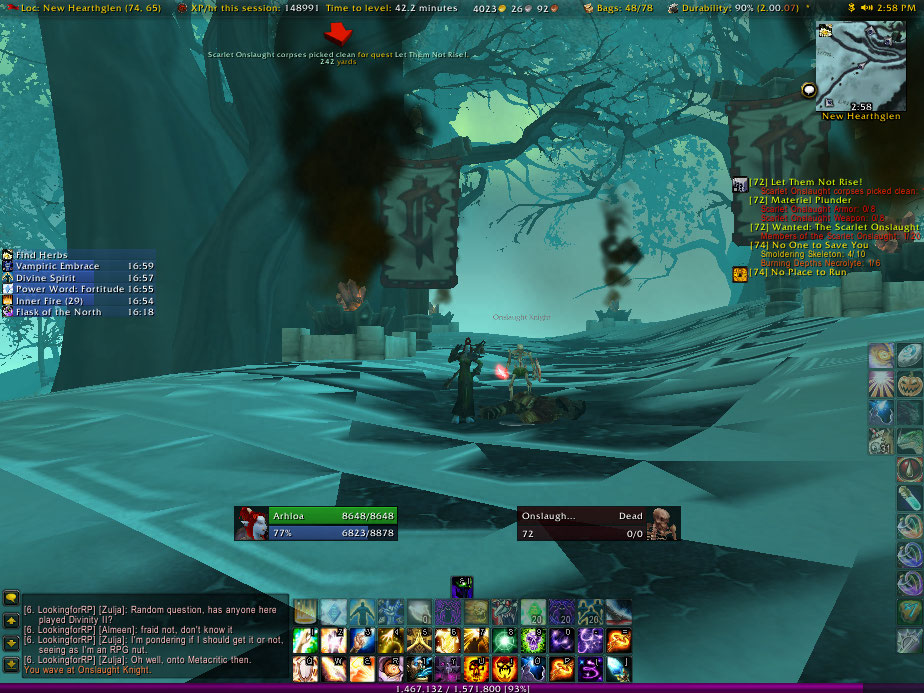Select Arhloa's player portrait
Image resolution: width=924 pixels, height=693 pixels.
point(251,524)
